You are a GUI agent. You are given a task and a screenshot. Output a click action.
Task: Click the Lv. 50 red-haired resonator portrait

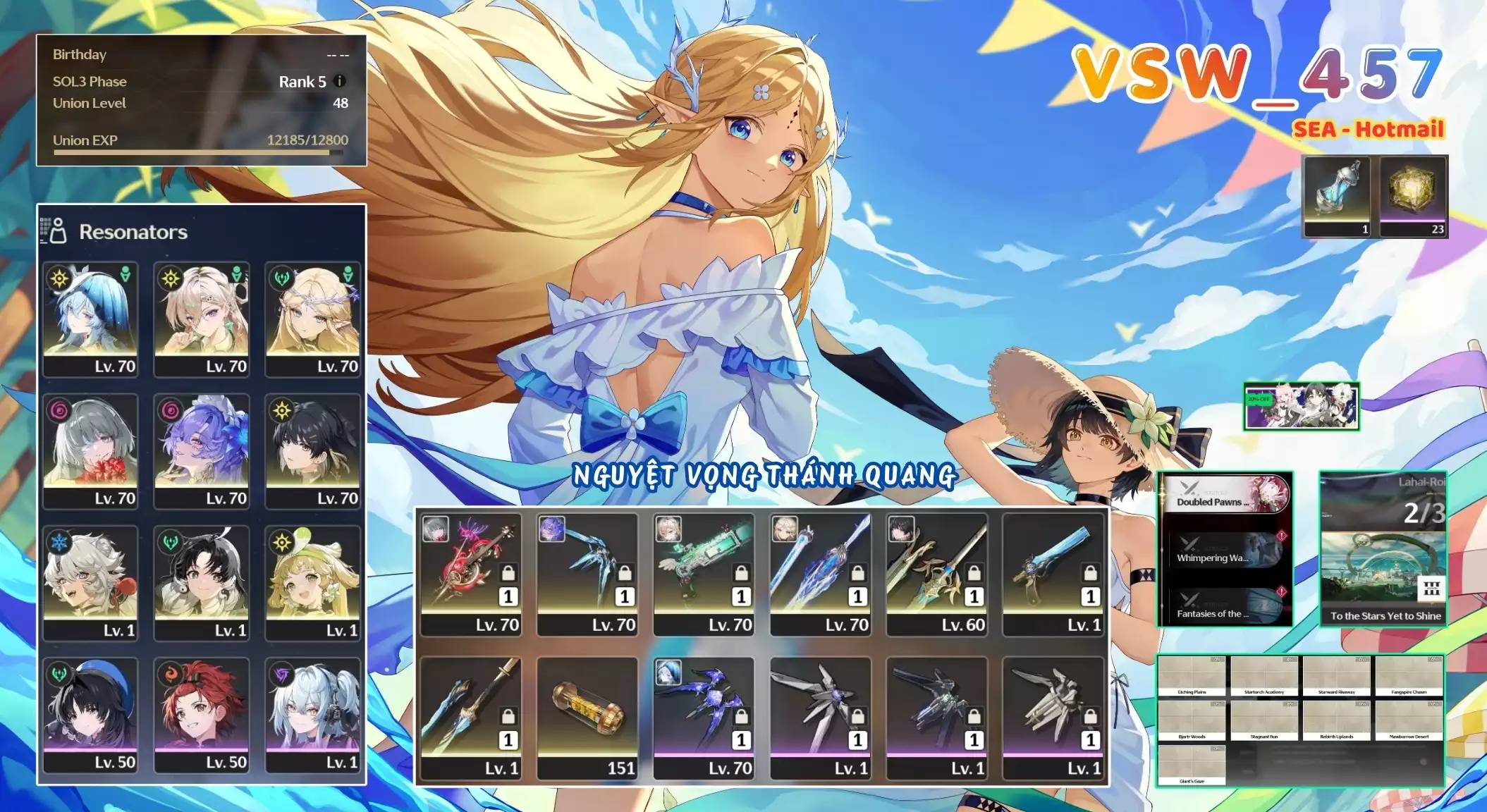coord(202,715)
